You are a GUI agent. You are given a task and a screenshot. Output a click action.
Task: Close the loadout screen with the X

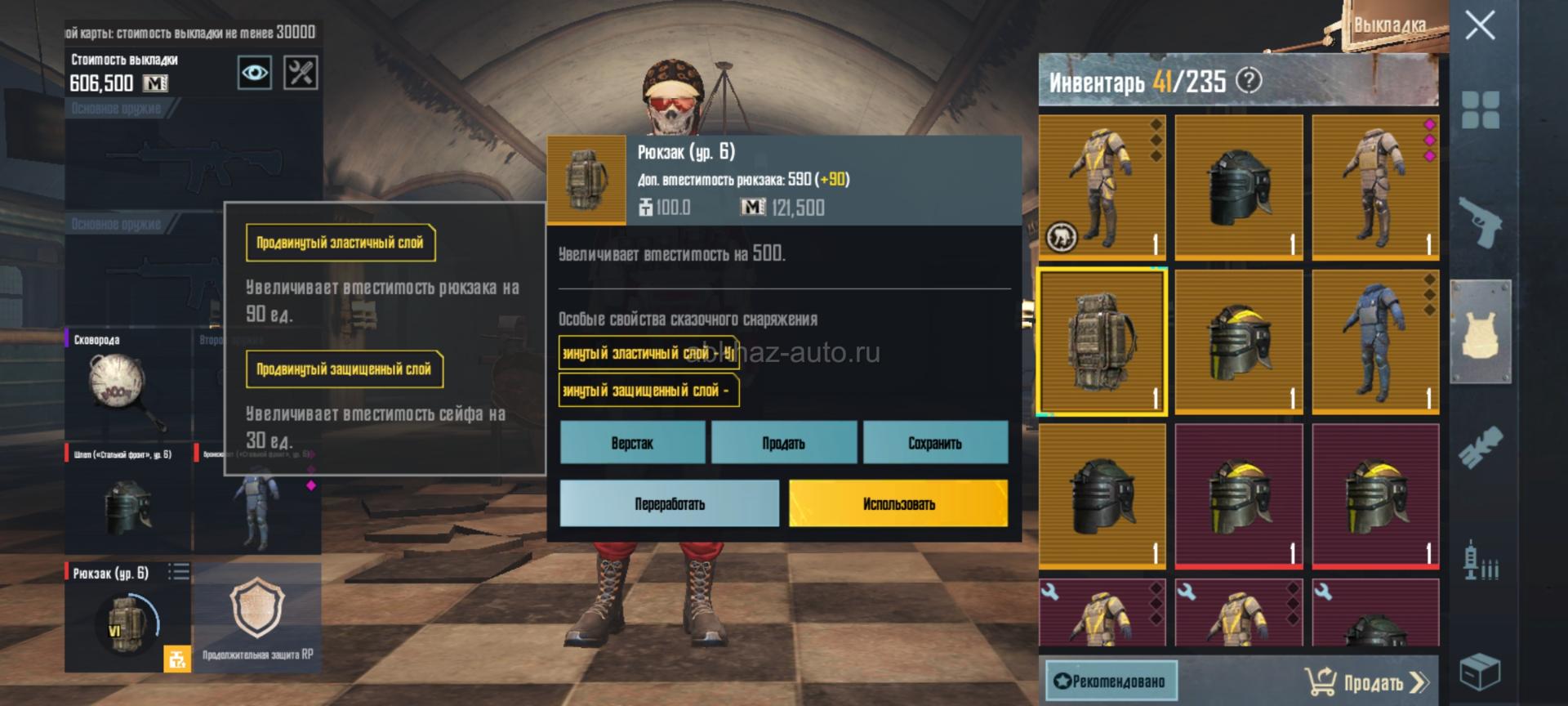[x=1480, y=25]
